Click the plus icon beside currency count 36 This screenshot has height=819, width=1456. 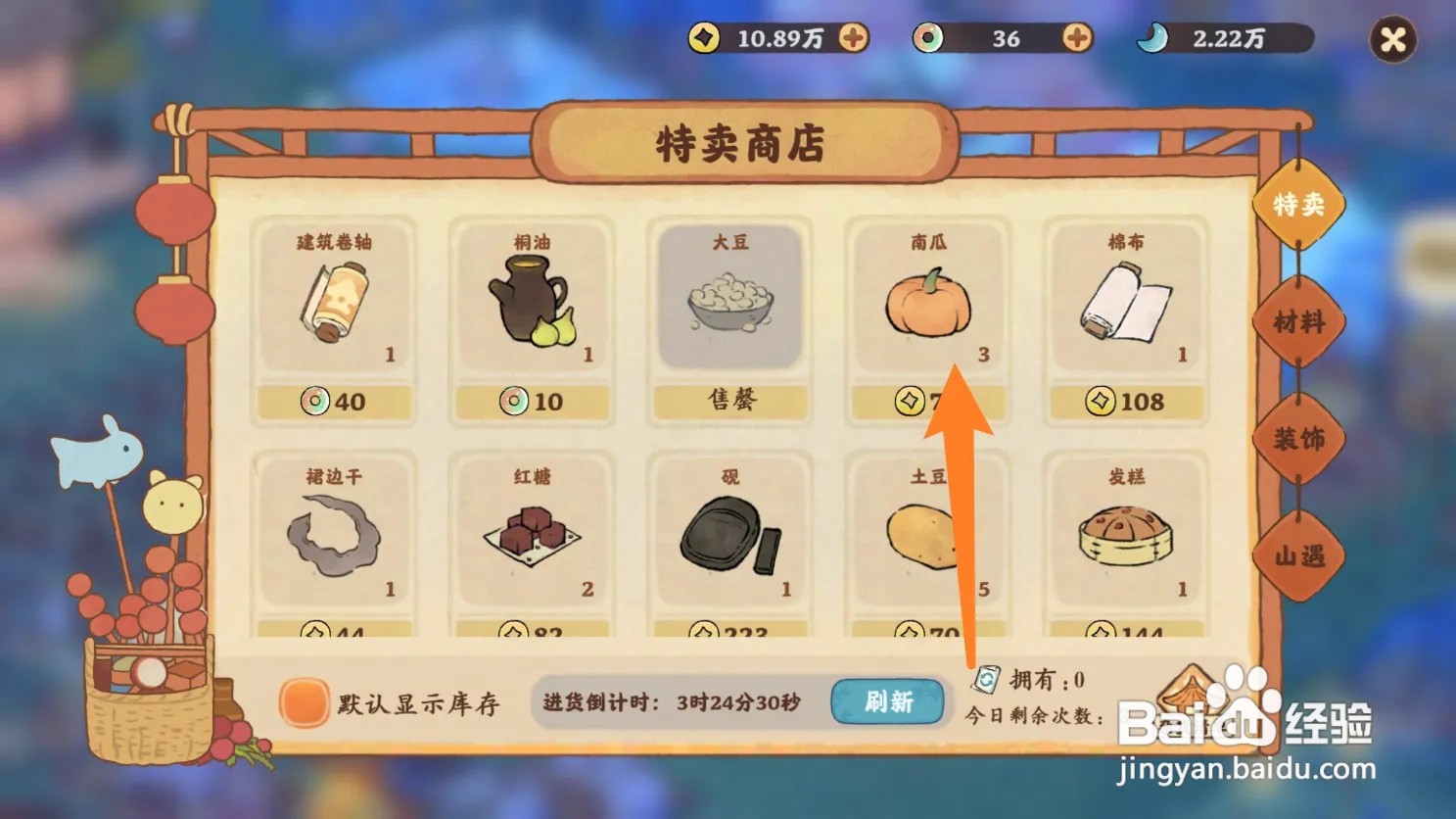pyautogui.click(x=1076, y=39)
